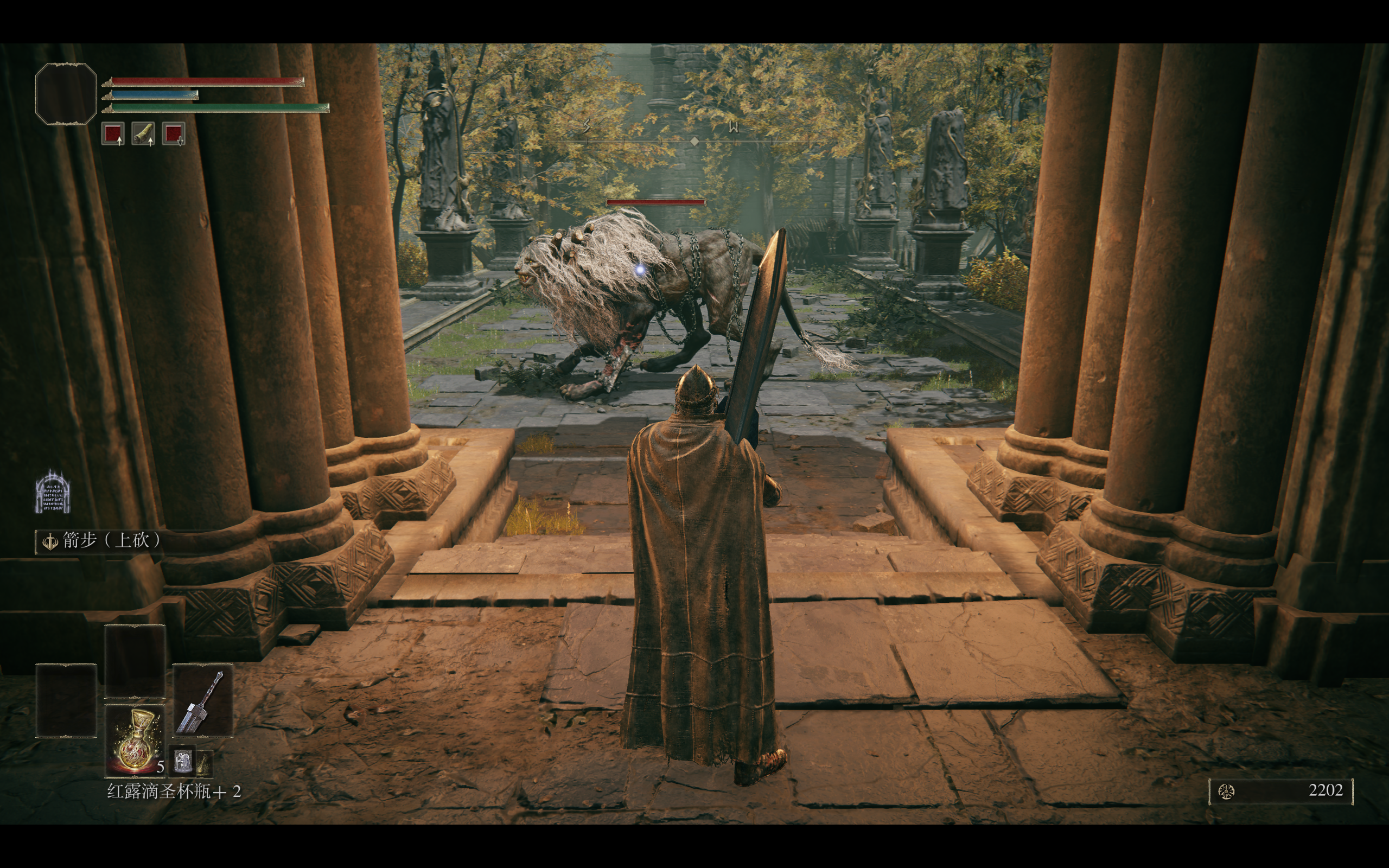This screenshot has width=1389, height=868.
Task: Select the stone tablet pouch item
Action: (x=182, y=761)
